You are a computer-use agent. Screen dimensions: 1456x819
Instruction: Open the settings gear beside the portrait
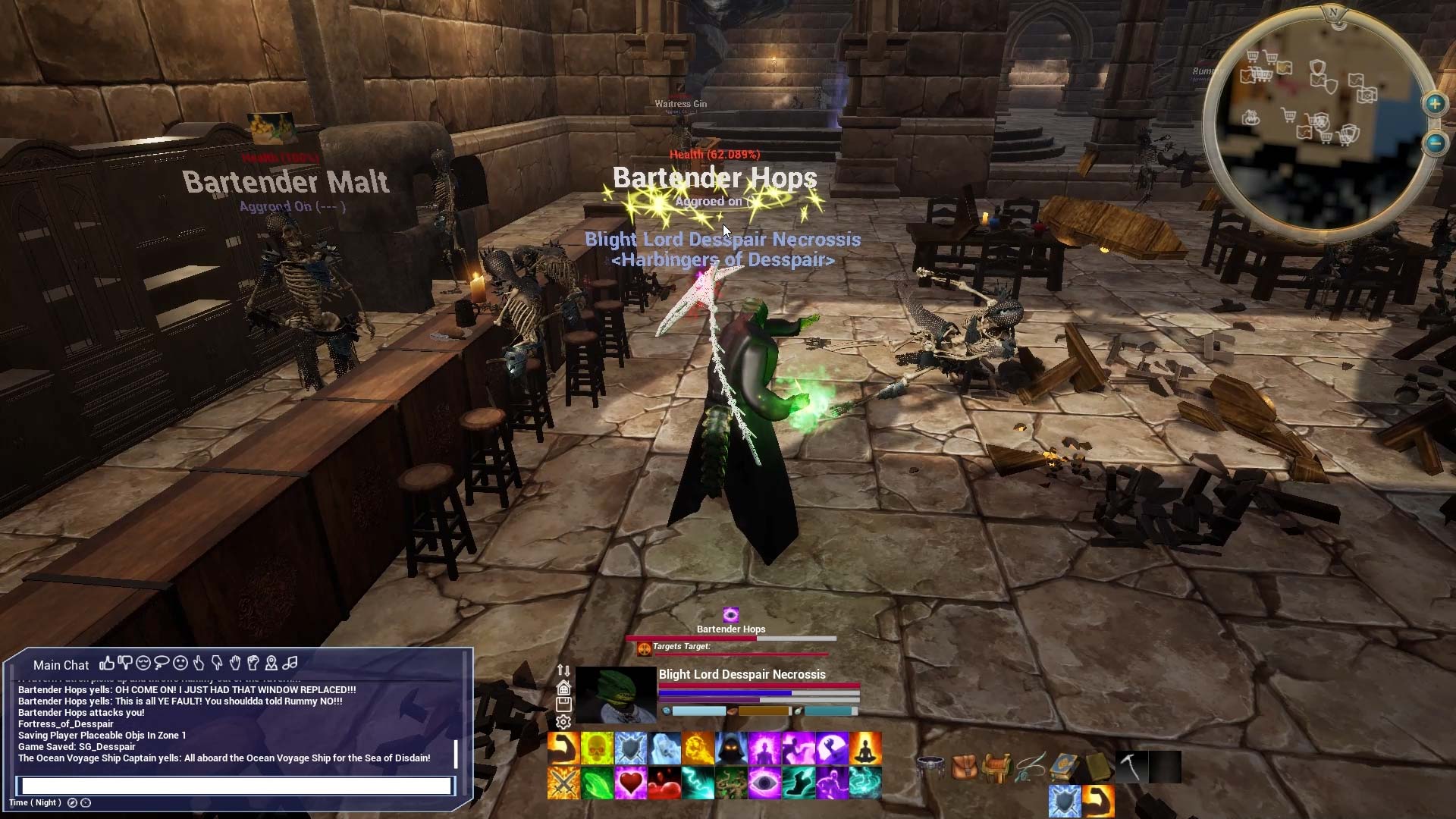(x=563, y=722)
